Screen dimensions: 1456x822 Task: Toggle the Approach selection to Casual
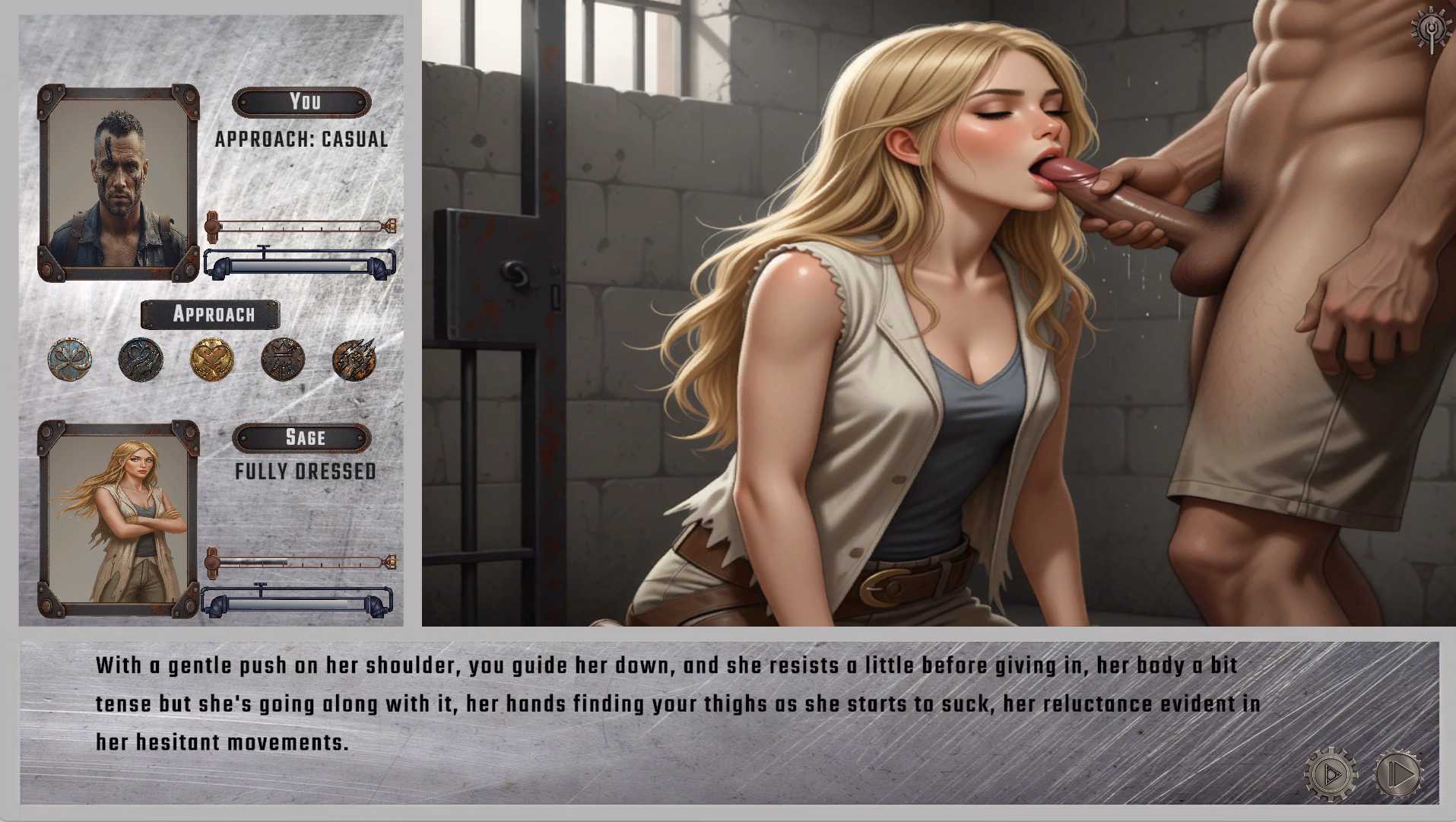[x=302, y=140]
